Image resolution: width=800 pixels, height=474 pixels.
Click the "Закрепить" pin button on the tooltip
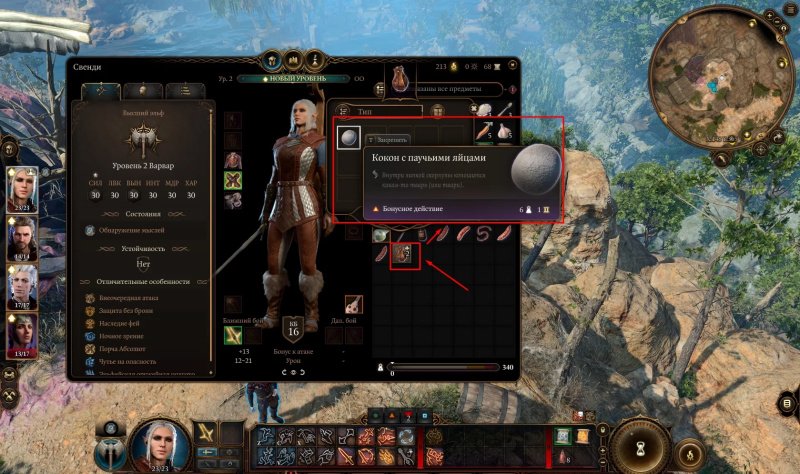tap(389, 140)
